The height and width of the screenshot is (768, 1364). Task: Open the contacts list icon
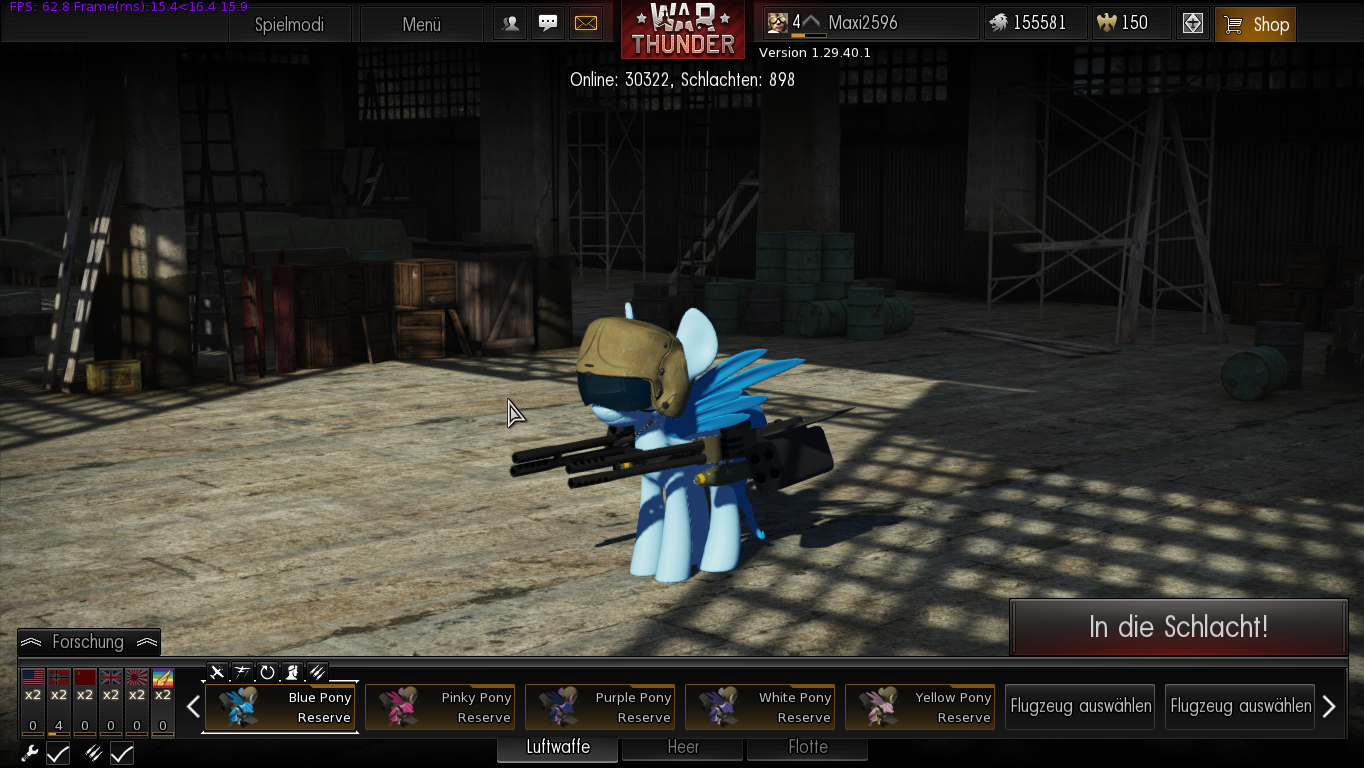pos(510,23)
